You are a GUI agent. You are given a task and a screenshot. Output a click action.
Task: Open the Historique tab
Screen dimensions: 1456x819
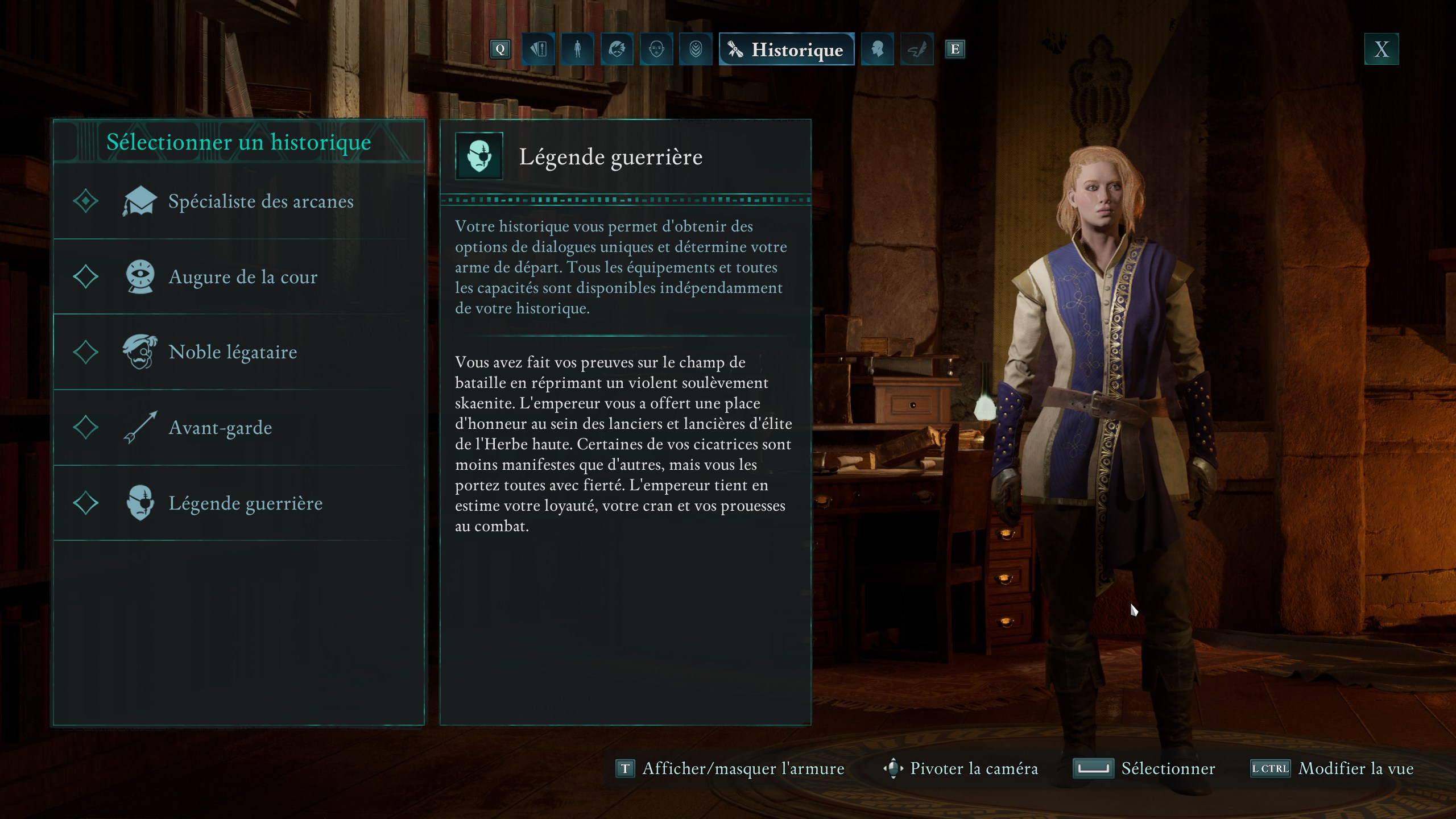tap(787, 49)
